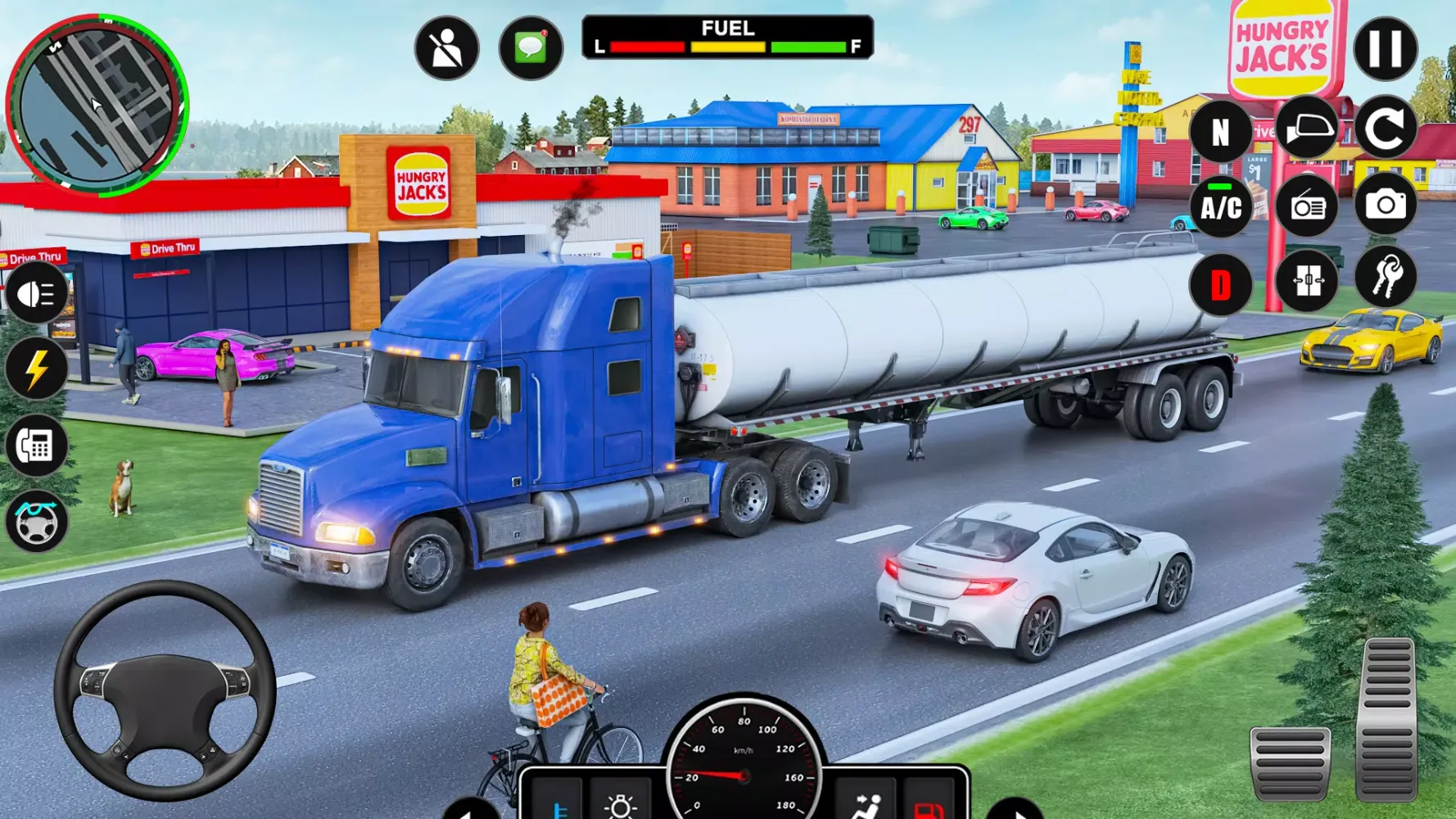Pause the game
This screenshot has height=819, width=1456.
(x=1386, y=48)
